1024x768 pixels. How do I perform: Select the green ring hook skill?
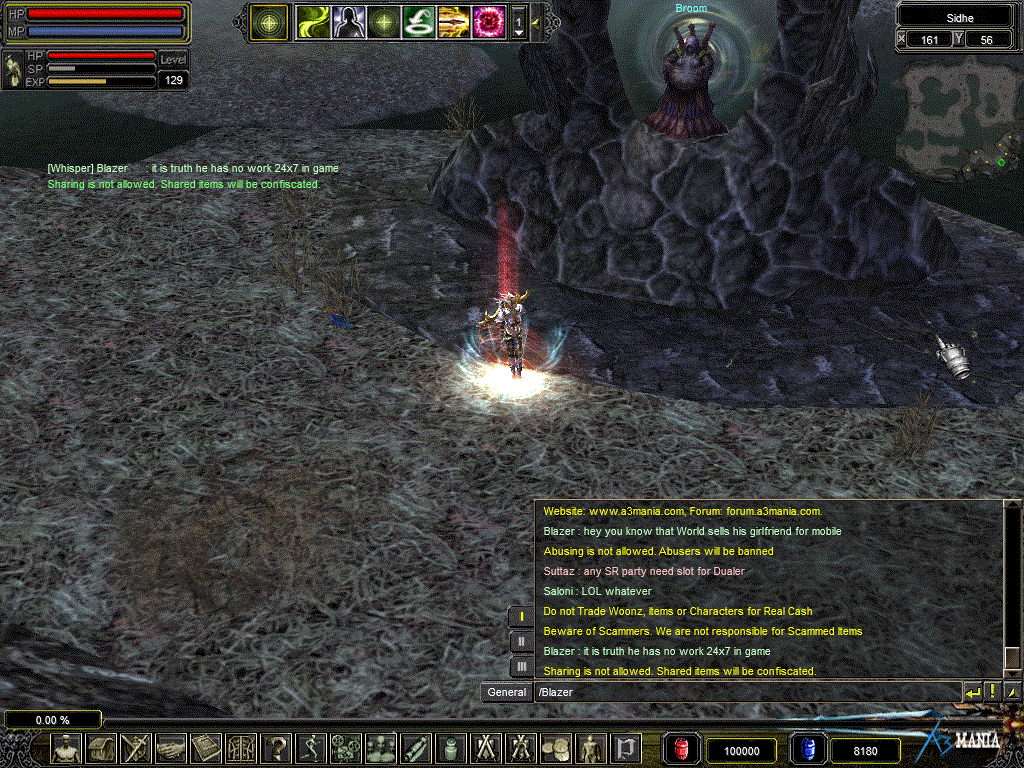(418, 21)
